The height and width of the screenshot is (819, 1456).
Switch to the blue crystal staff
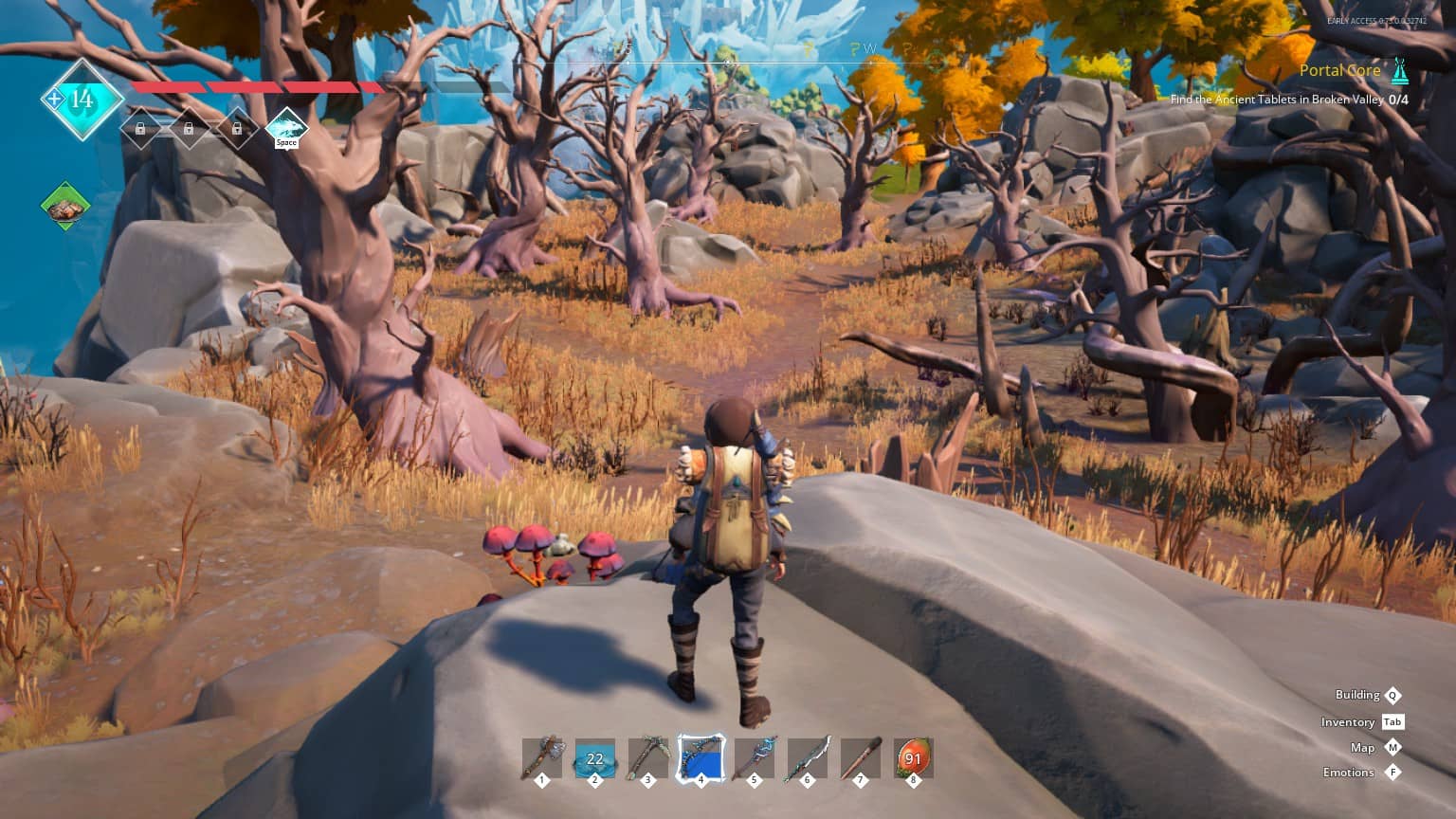(755, 758)
